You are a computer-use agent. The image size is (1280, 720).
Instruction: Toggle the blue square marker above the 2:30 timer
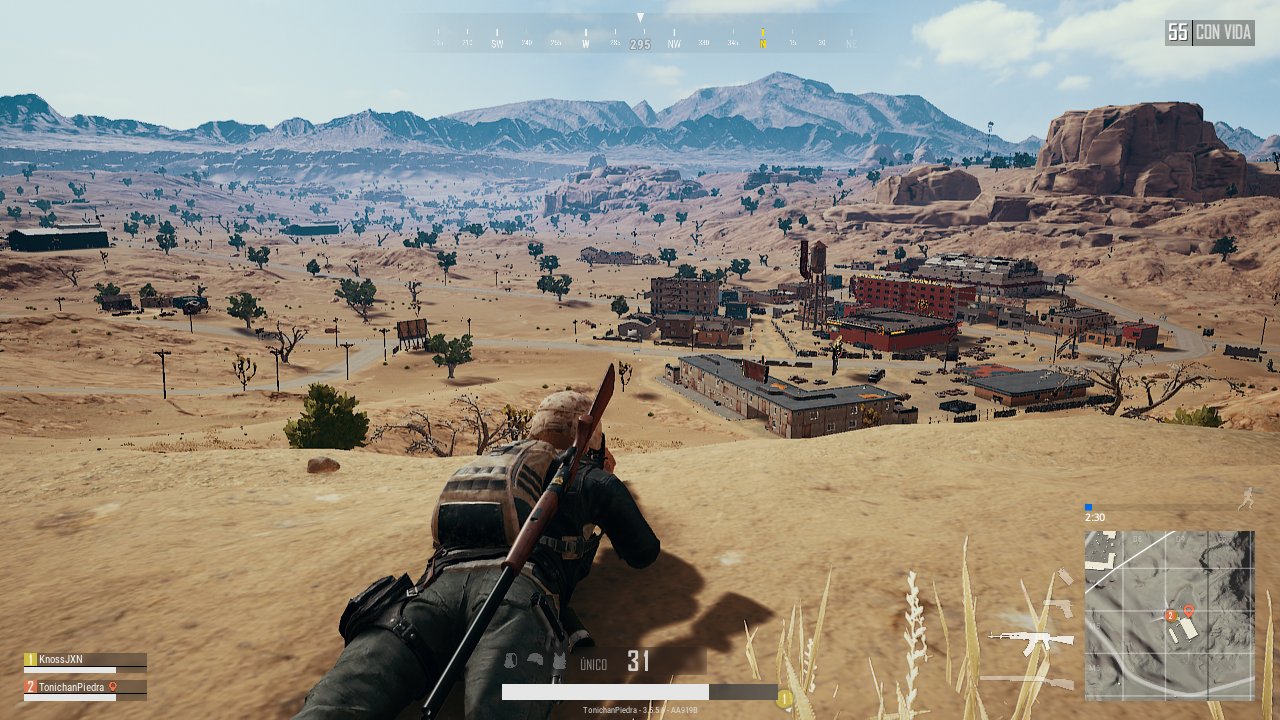[1087, 506]
